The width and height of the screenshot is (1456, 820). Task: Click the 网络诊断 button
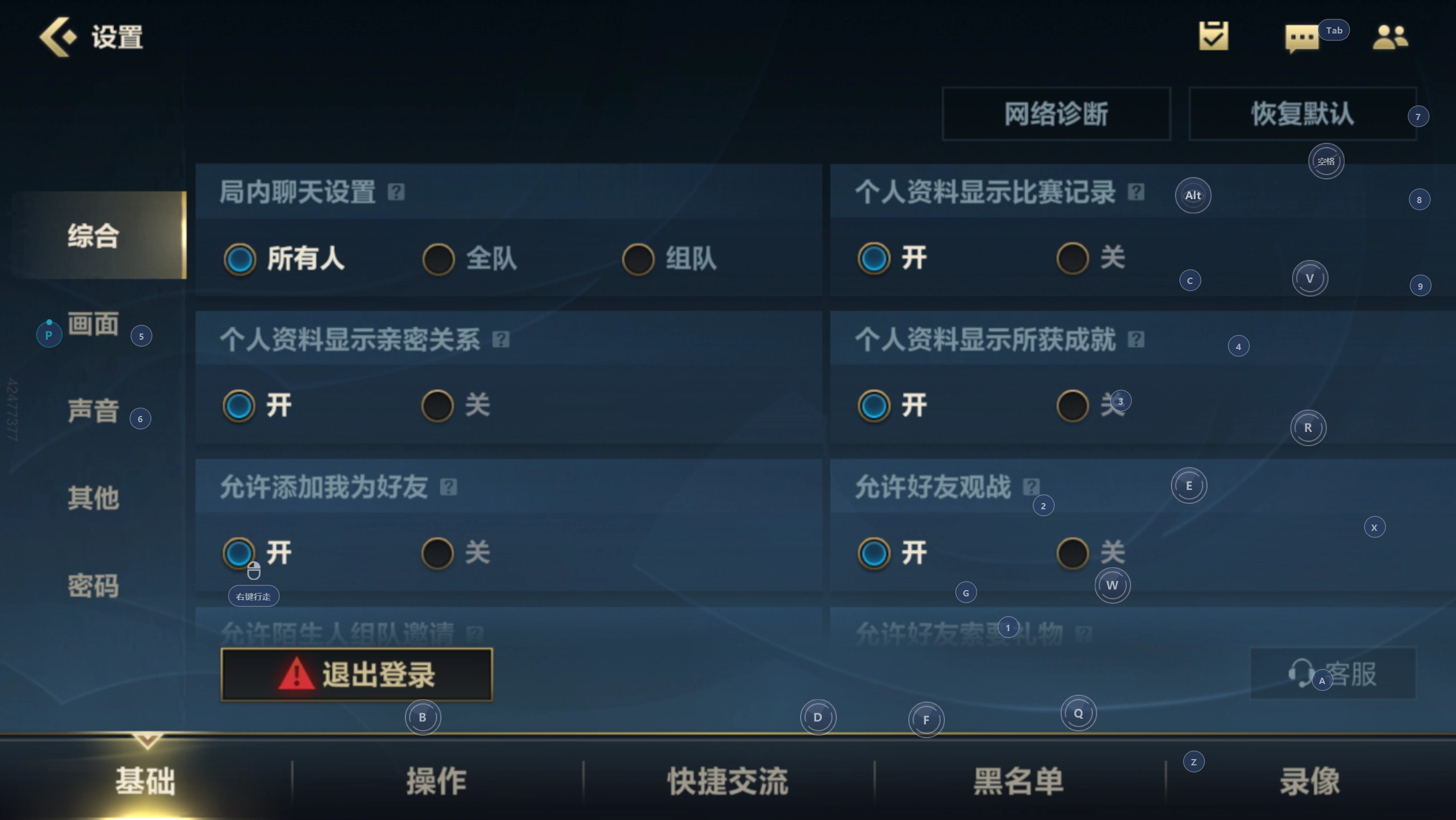tap(1056, 113)
